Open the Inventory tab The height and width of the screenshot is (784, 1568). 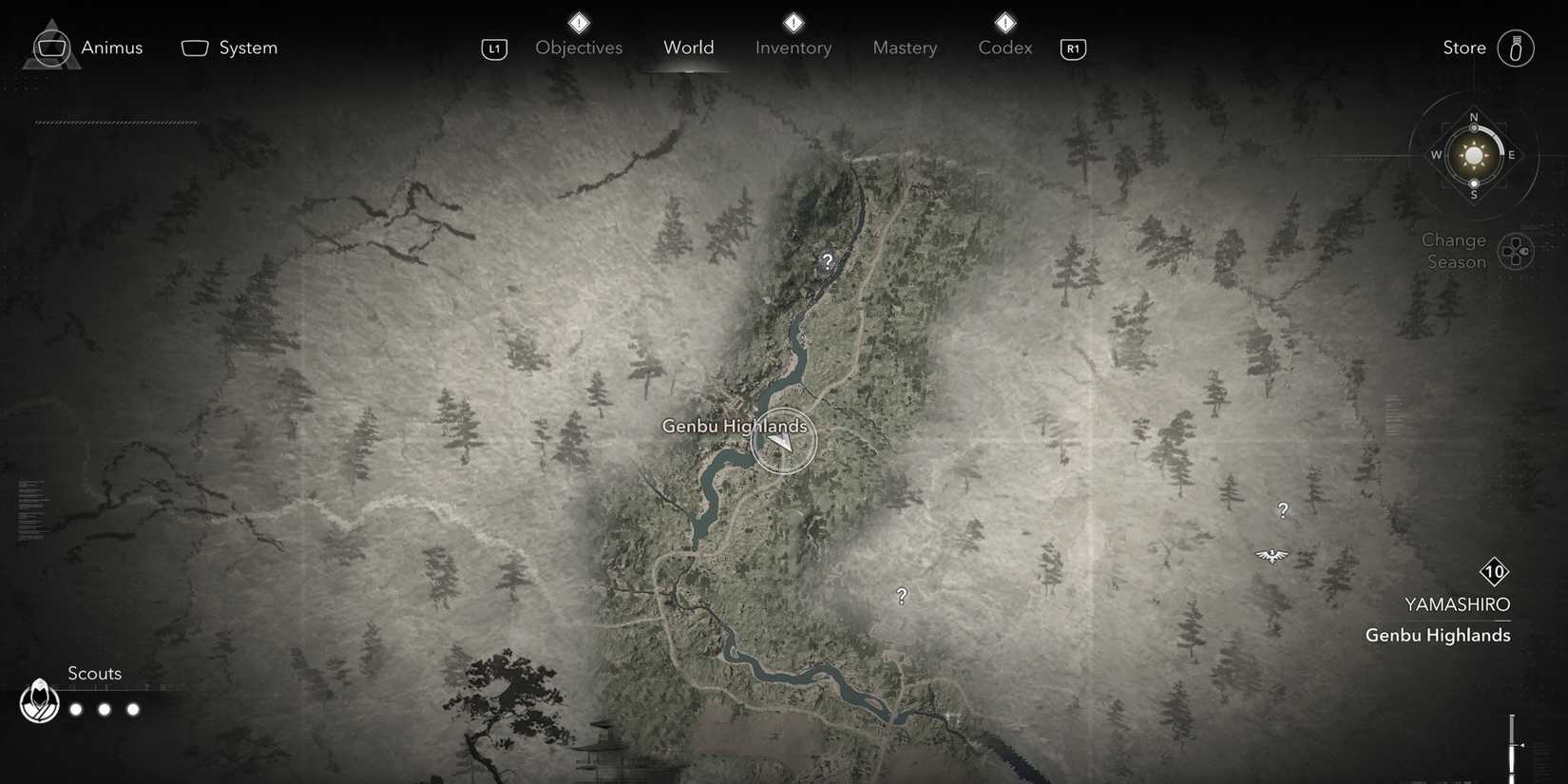click(x=793, y=47)
